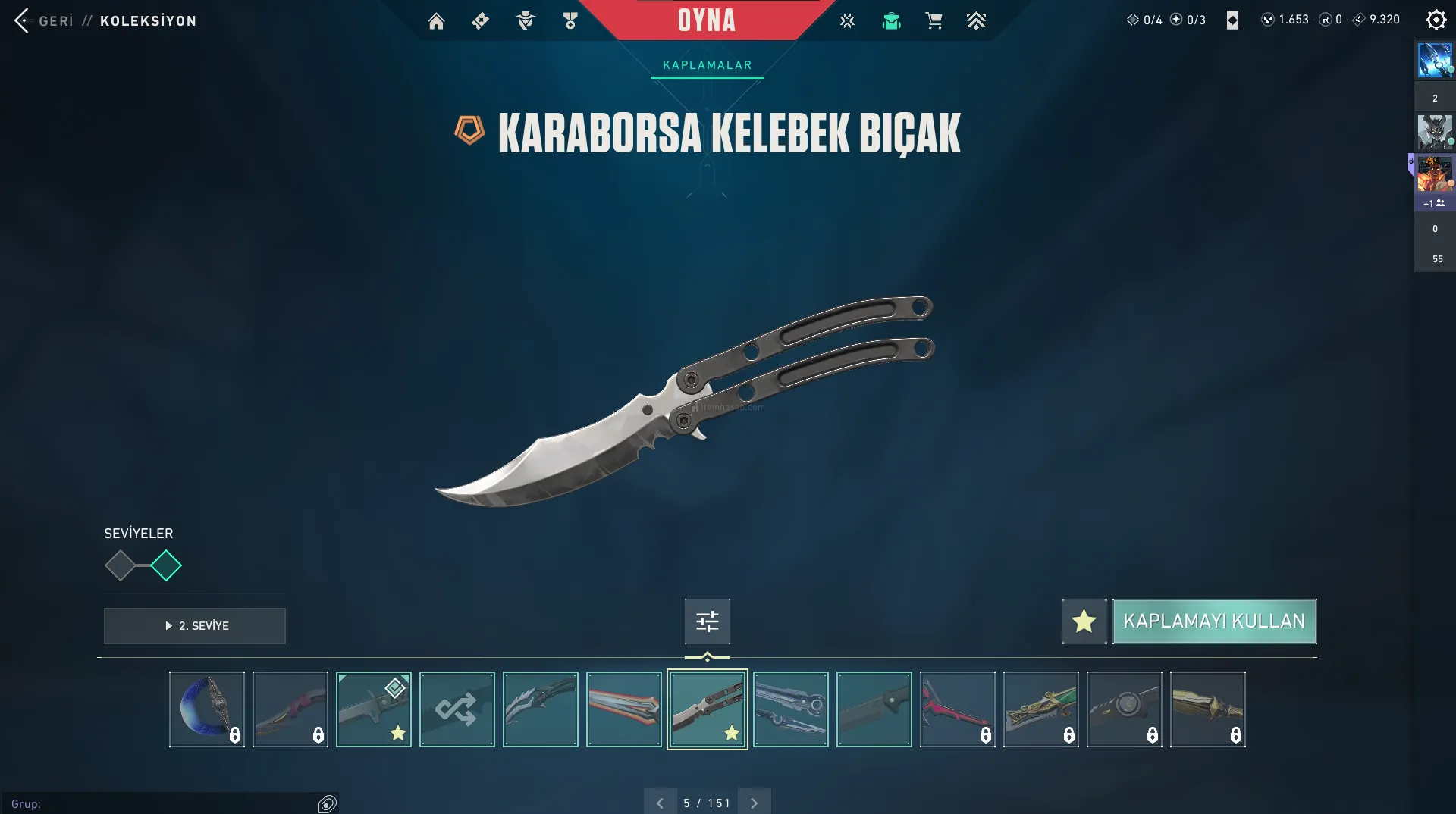Image resolution: width=1456 pixels, height=814 pixels.
Task: Open the home screen icon
Action: [x=436, y=21]
